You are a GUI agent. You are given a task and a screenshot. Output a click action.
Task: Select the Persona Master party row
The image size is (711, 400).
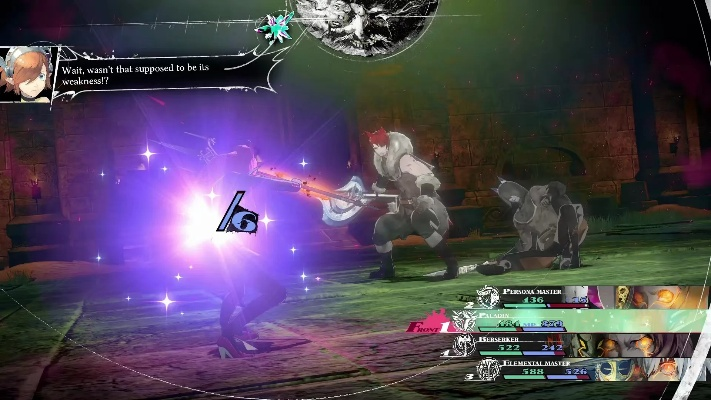pyautogui.click(x=560, y=295)
